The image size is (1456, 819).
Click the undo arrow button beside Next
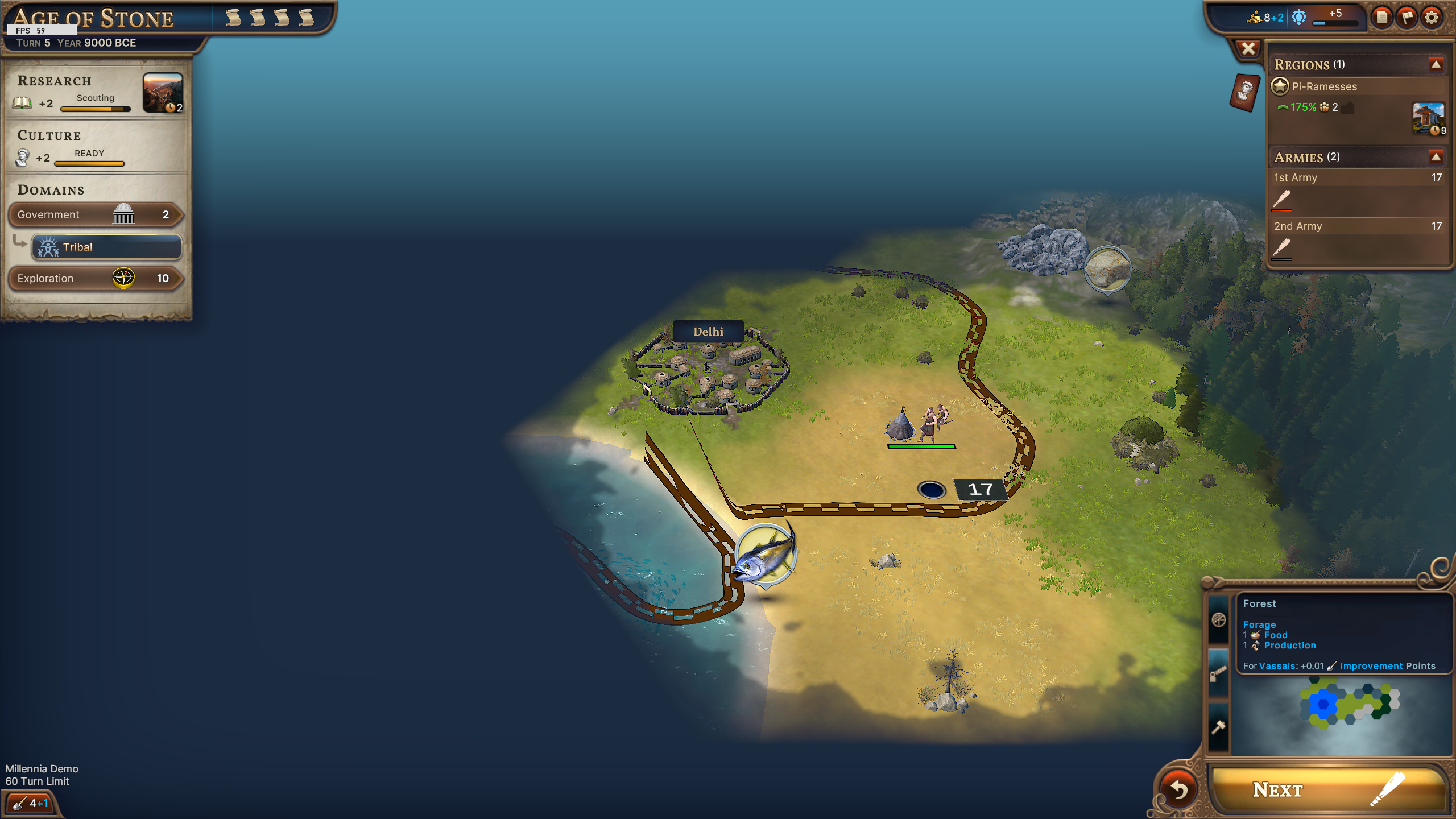click(1179, 791)
